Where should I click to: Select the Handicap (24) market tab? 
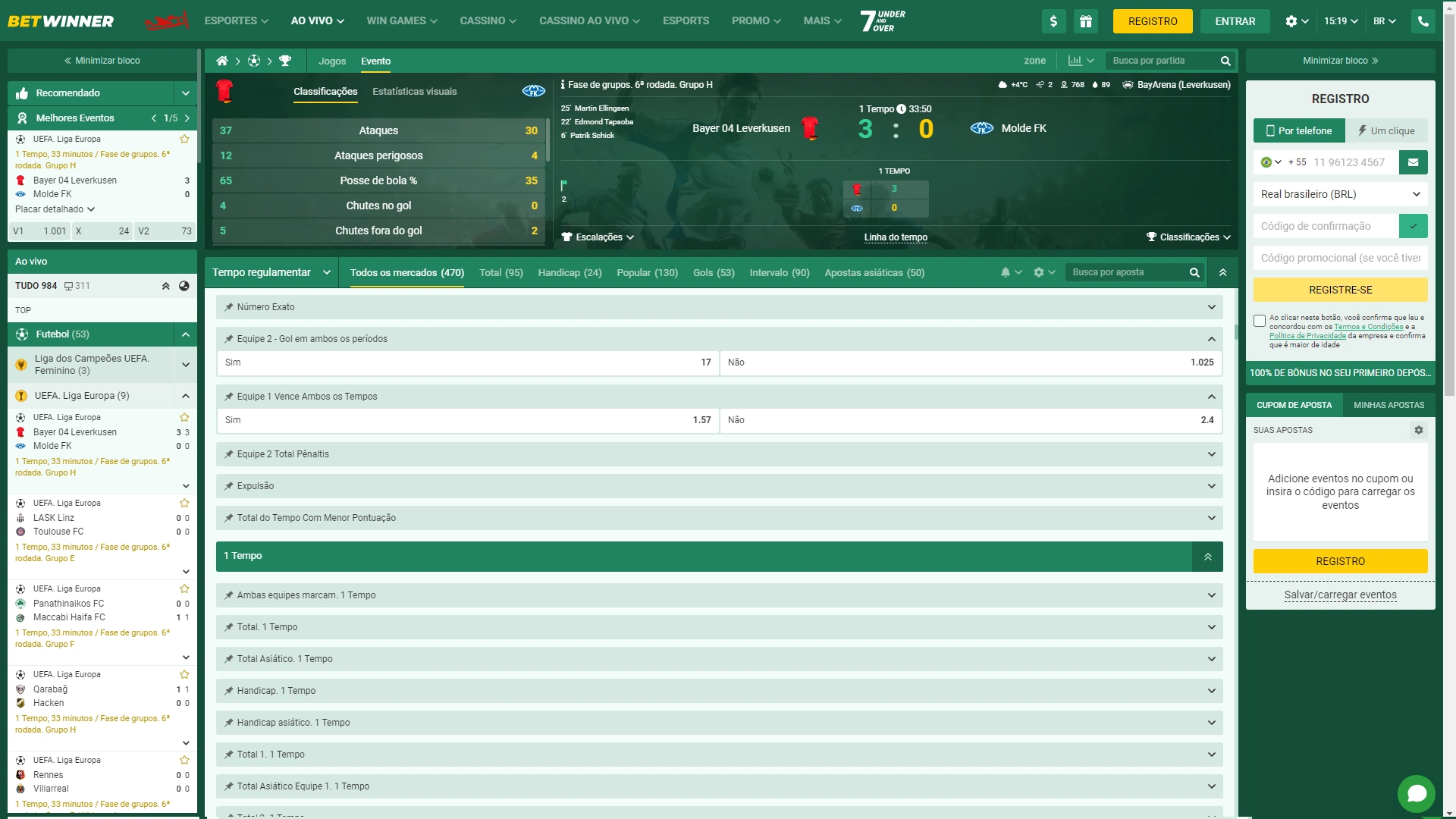(570, 273)
